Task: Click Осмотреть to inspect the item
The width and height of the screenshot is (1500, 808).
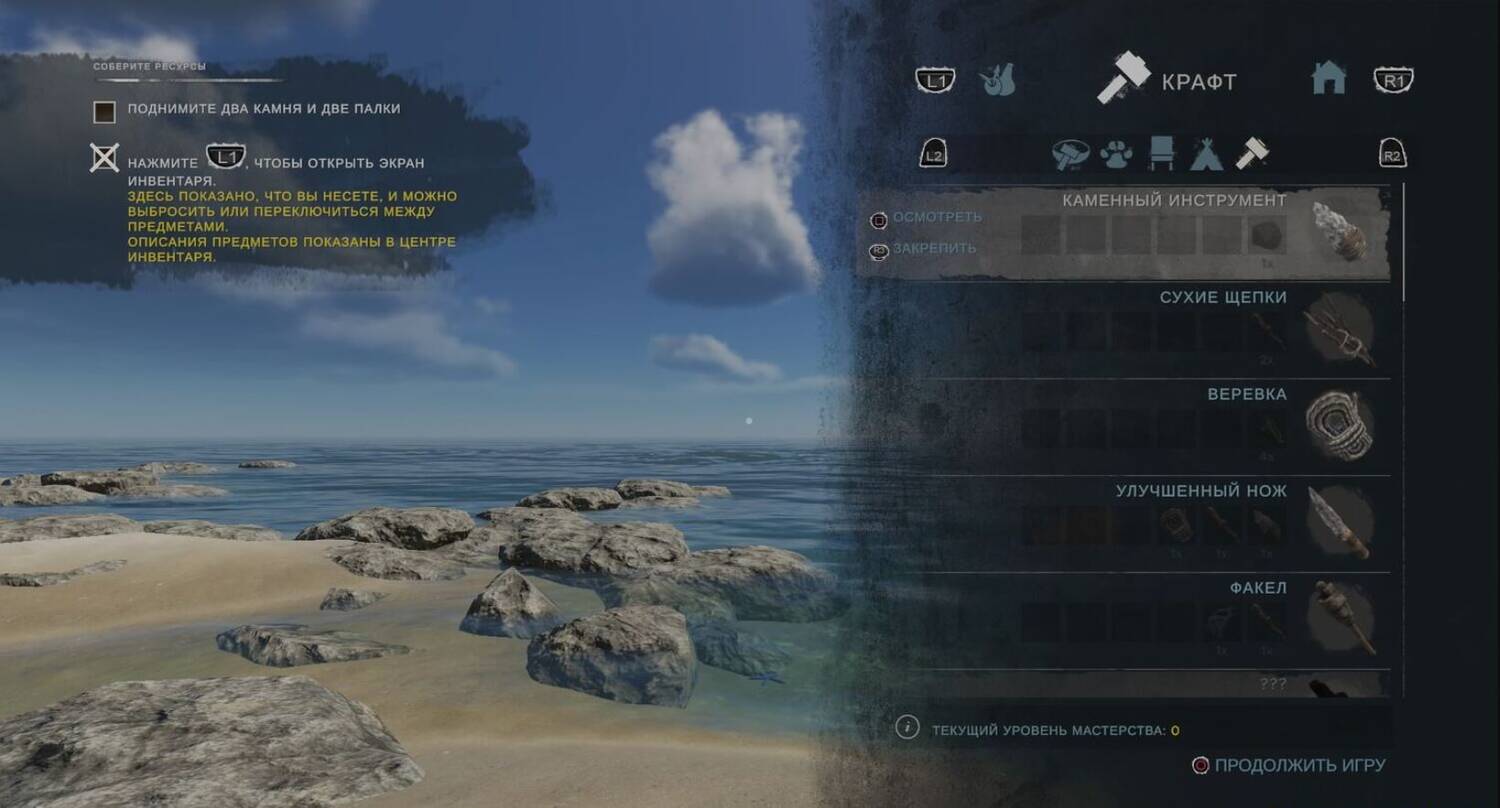Action: (936, 217)
